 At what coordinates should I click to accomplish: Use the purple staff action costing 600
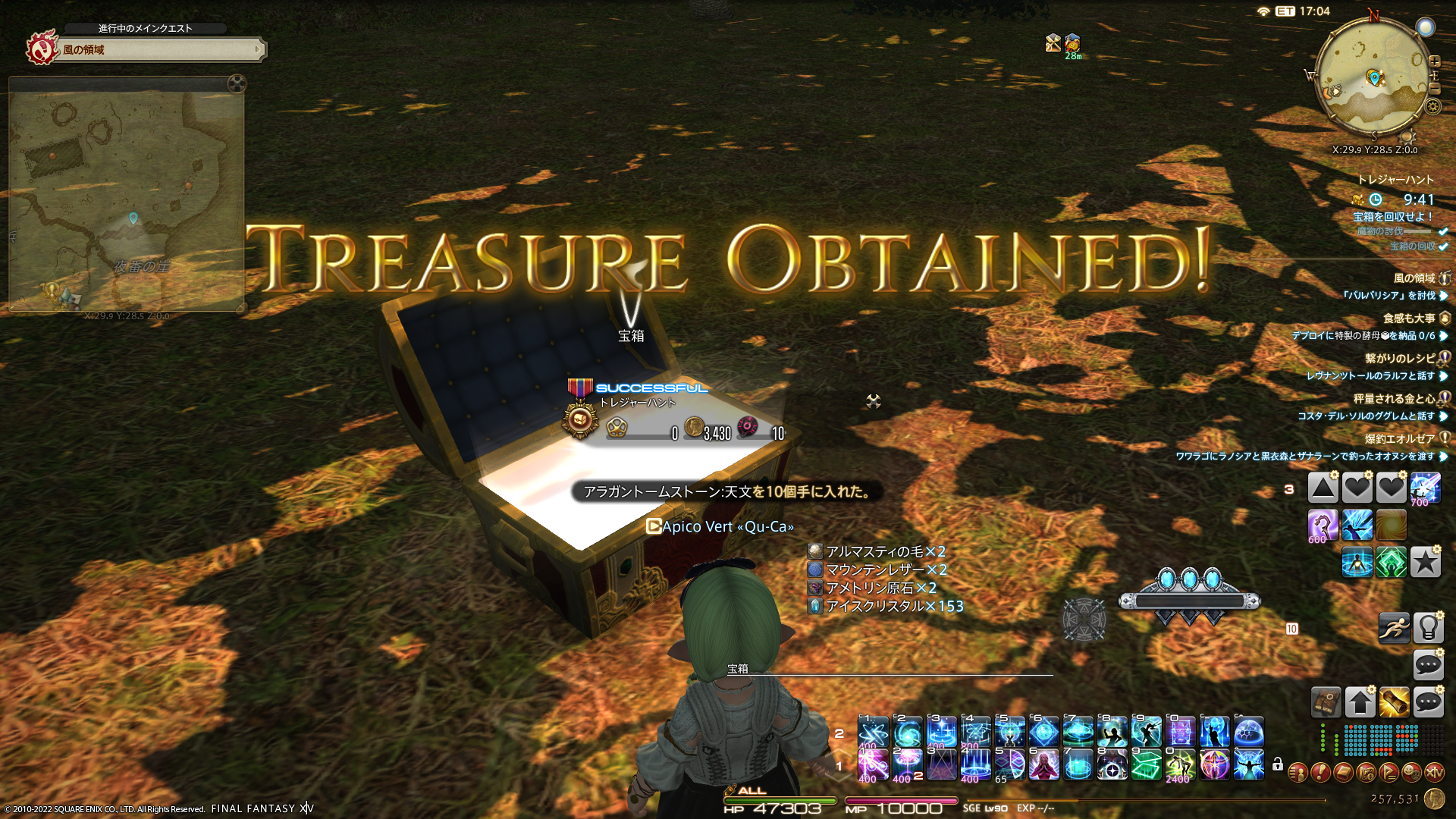tap(1323, 525)
